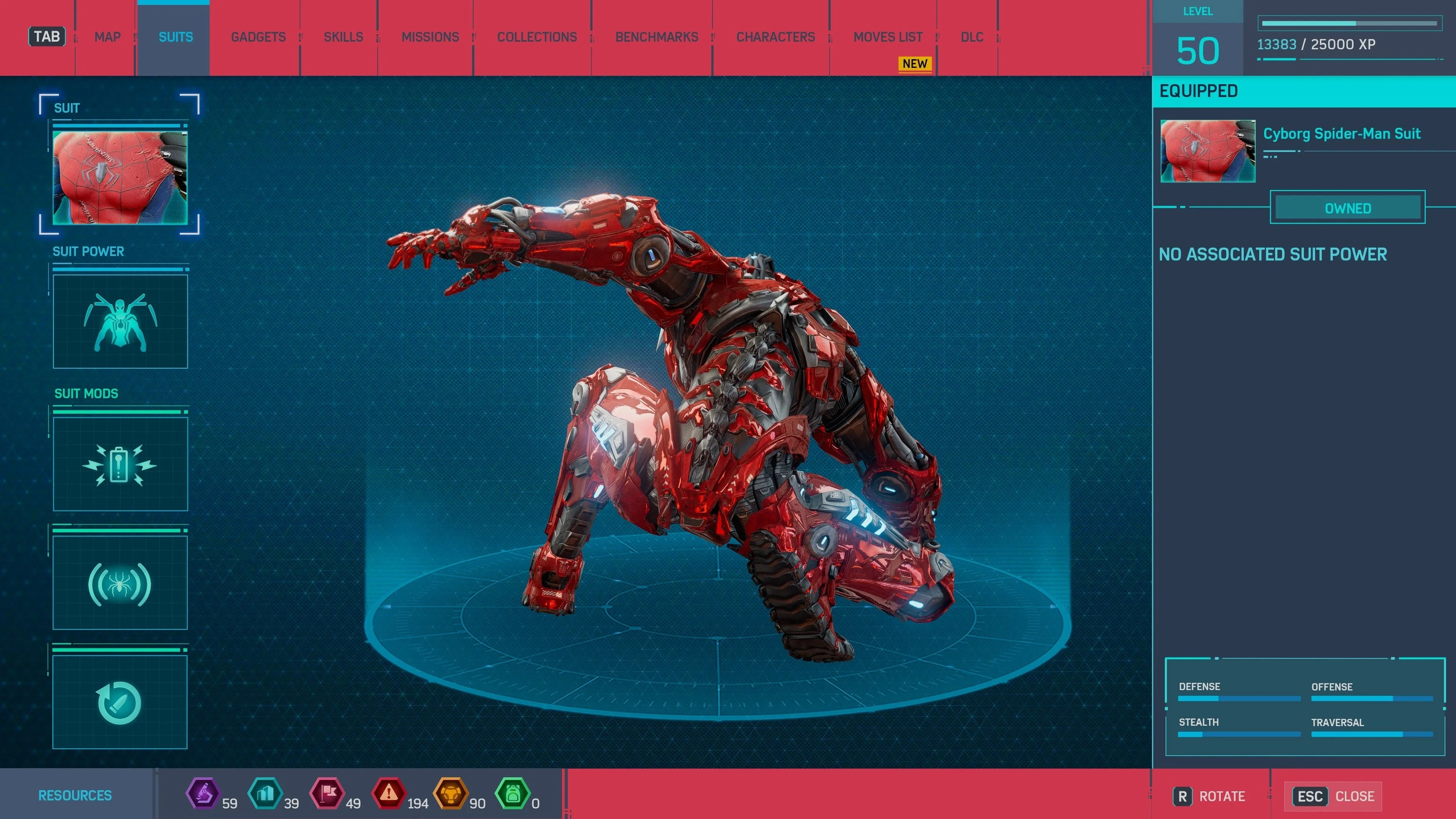Screen dimensions: 1456x819
Task: Switch to the Collections tab
Action: (x=537, y=37)
